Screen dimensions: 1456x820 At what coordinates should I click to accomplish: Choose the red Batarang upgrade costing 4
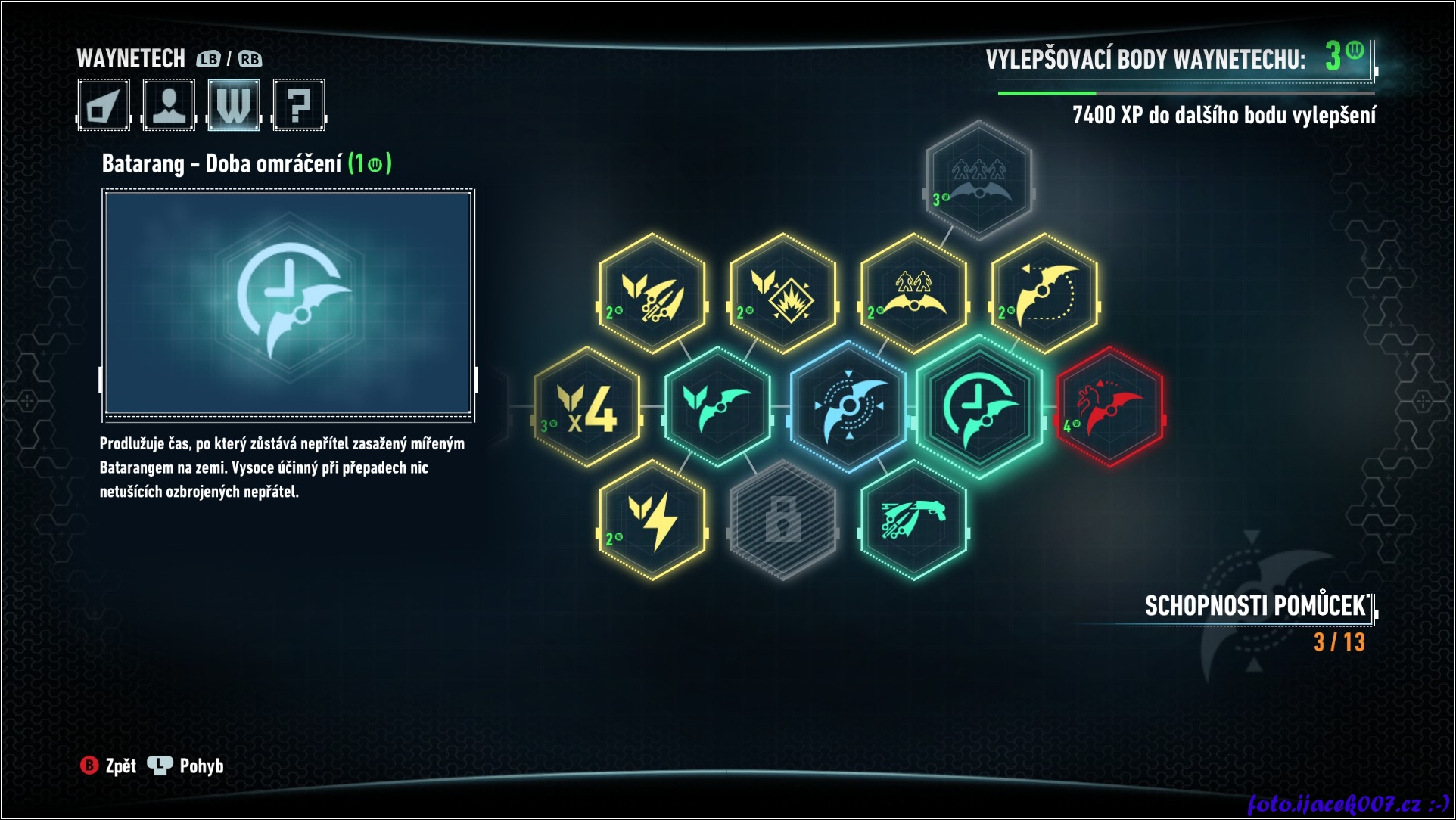[1110, 407]
